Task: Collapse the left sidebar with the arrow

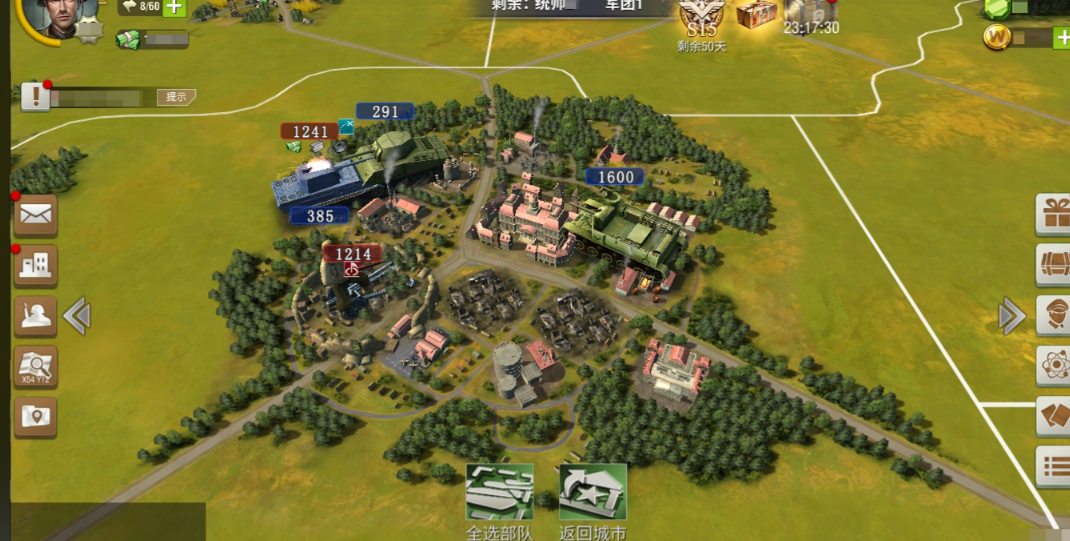Action: pyautogui.click(x=77, y=317)
